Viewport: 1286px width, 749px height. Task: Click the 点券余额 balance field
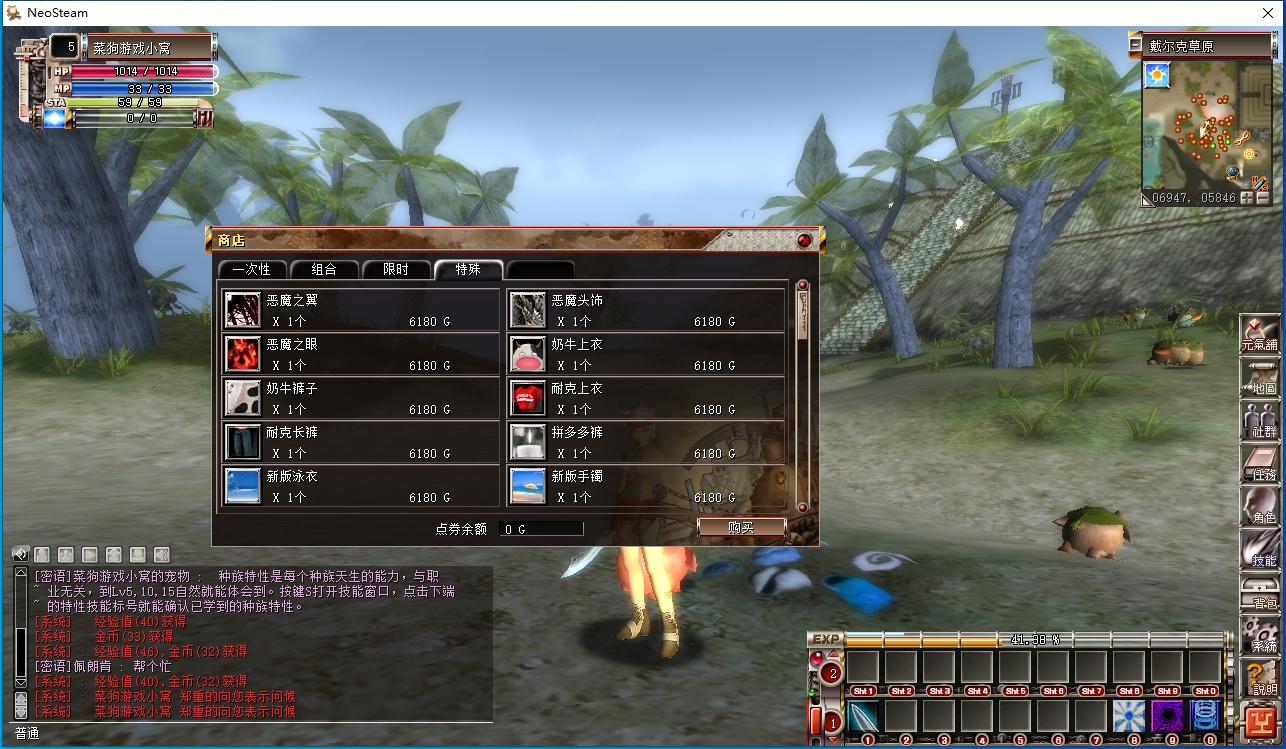pyautogui.click(x=541, y=529)
